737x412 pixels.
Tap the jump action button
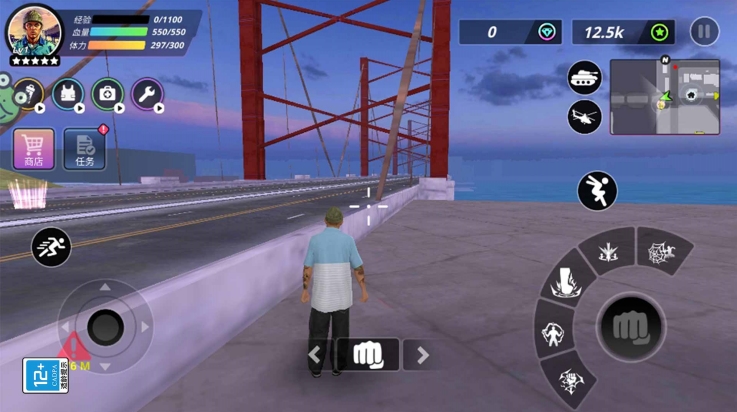[597, 191]
